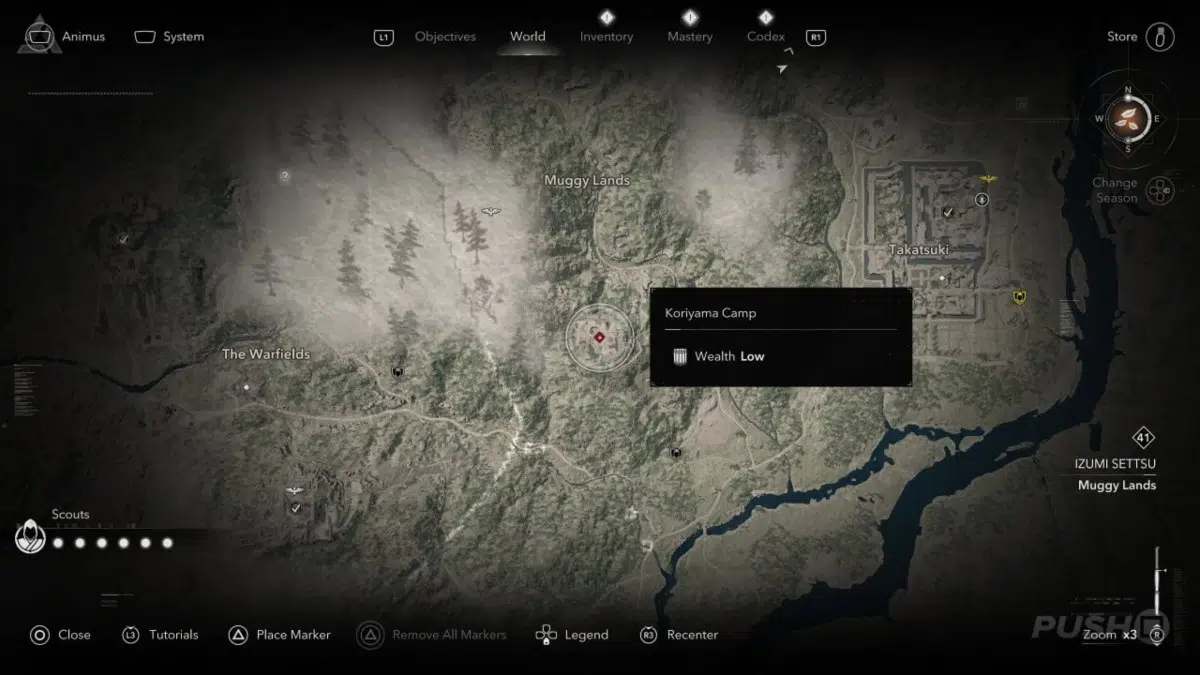Viewport: 1200px width, 675px height.
Task: Select the Koriyama Camp red marker
Action: click(599, 337)
